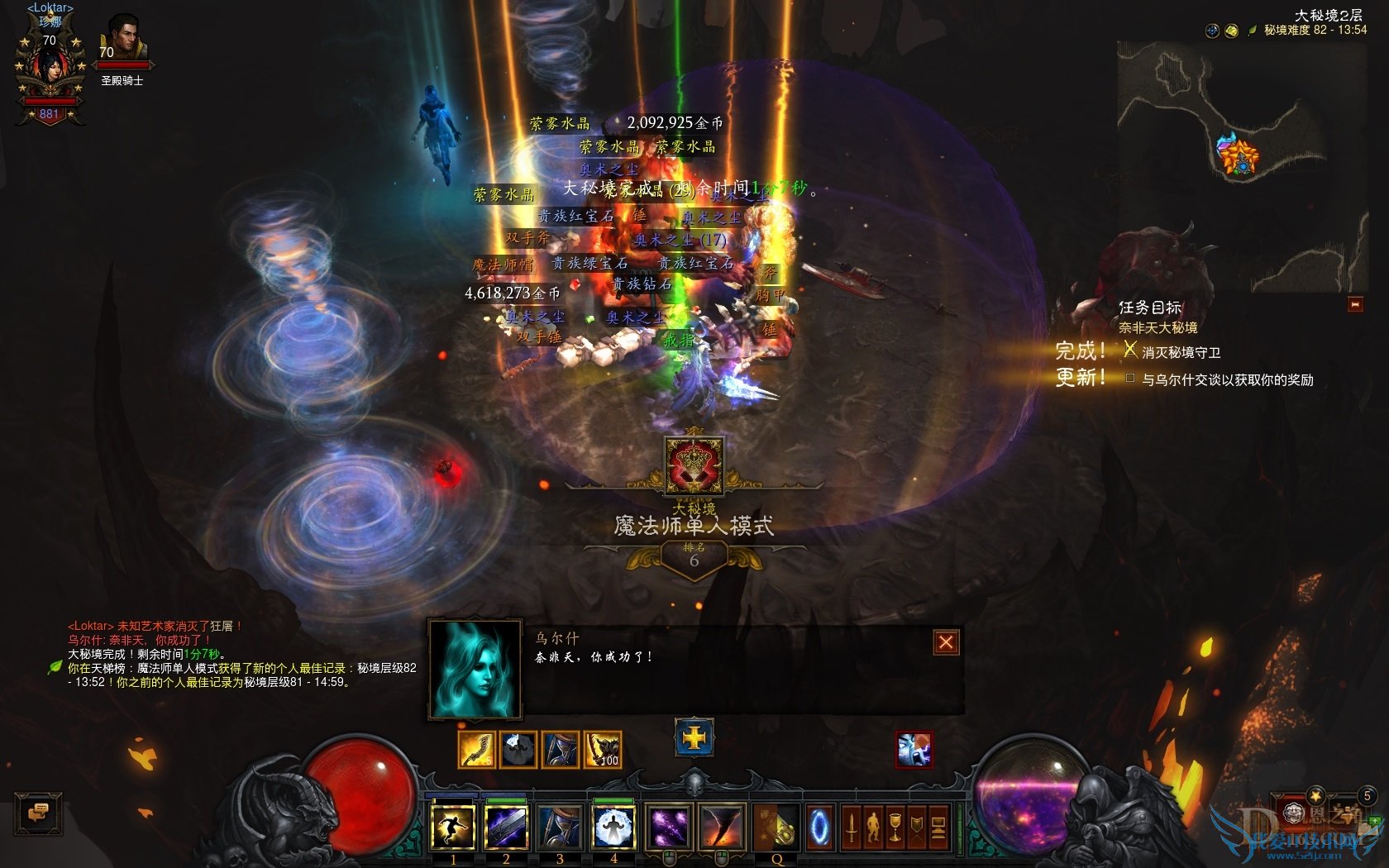Viewport: 1389px width, 868px height.
Task: Open the game menu computer icon
Action: pyautogui.click(x=938, y=827)
